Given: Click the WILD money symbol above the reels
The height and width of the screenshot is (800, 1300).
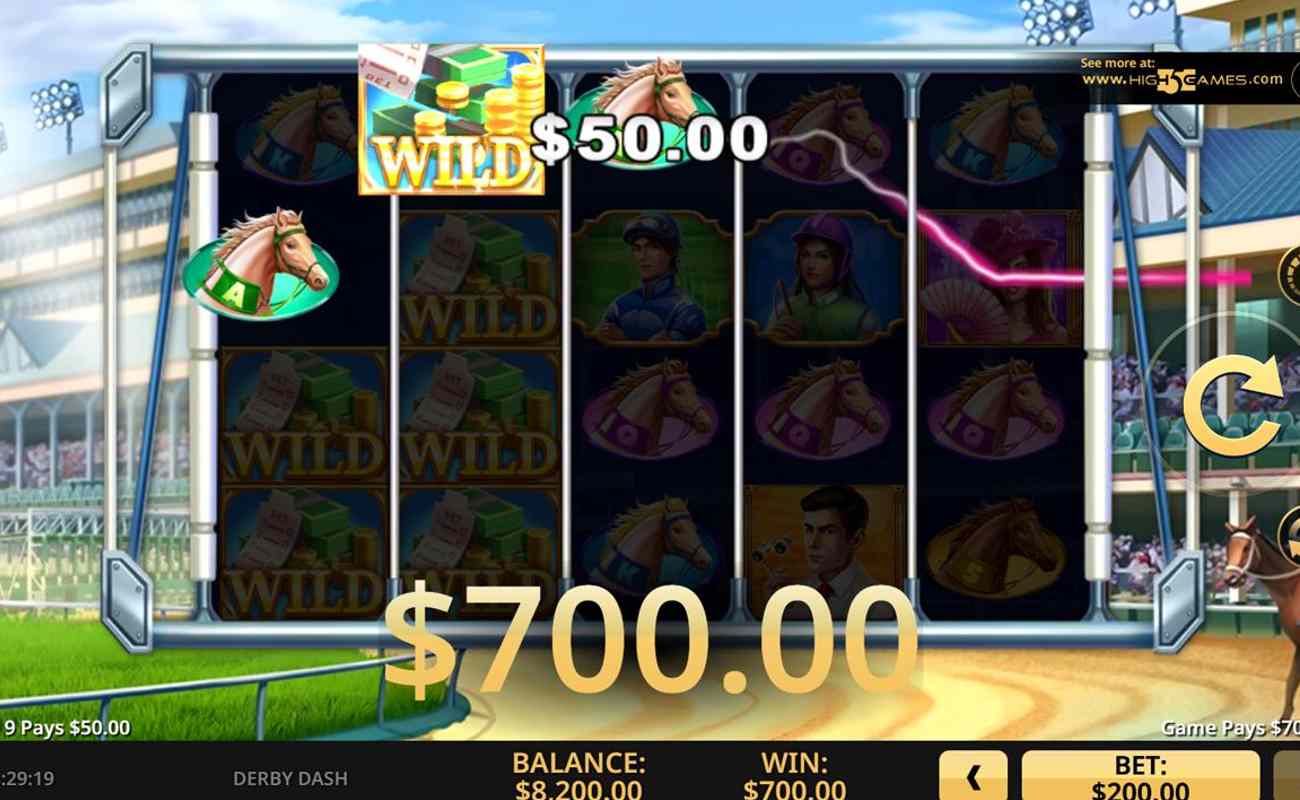Looking at the screenshot, I should coord(452,120).
